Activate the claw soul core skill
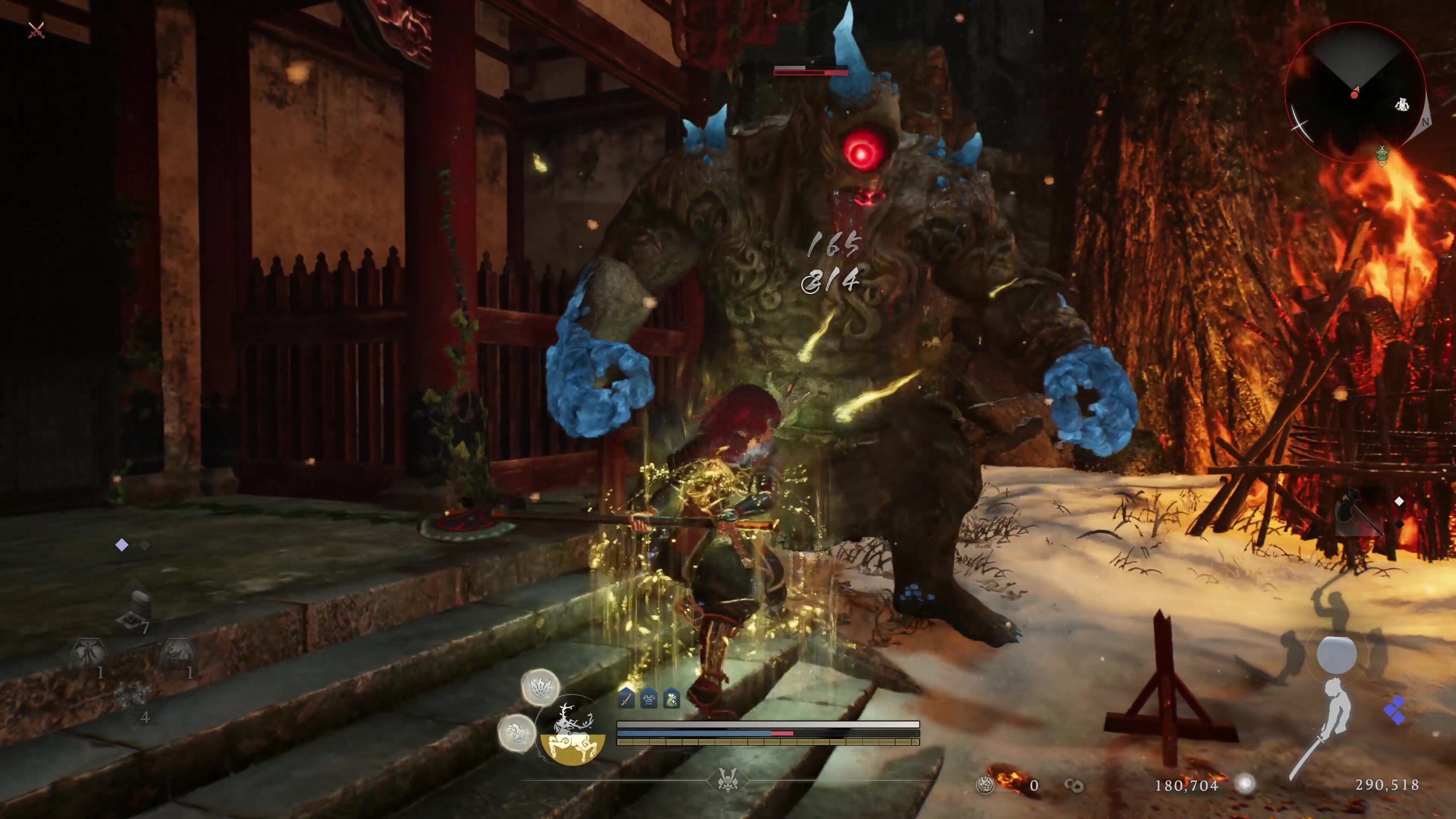 [516, 733]
